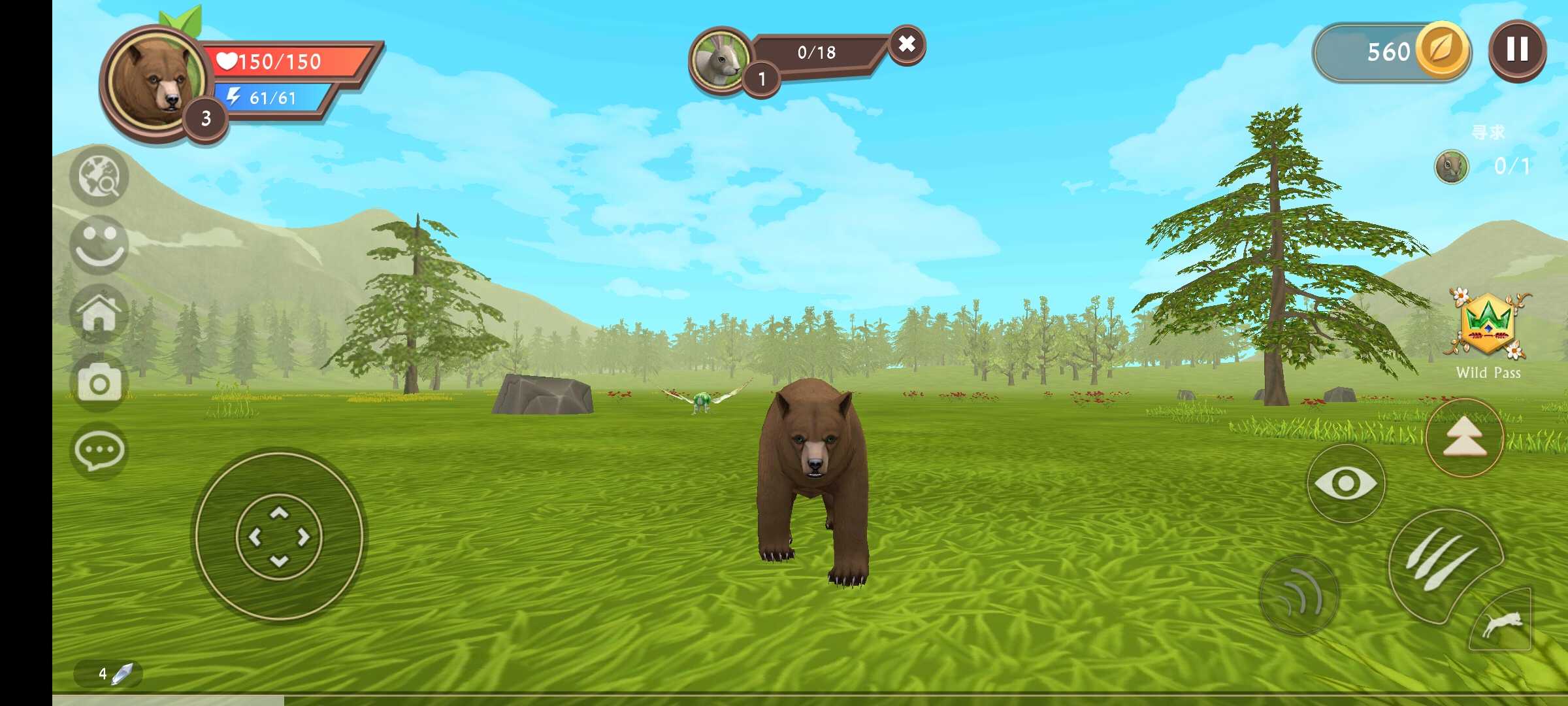Pause the game
The width and height of the screenshot is (1568, 706).
tap(1517, 50)
